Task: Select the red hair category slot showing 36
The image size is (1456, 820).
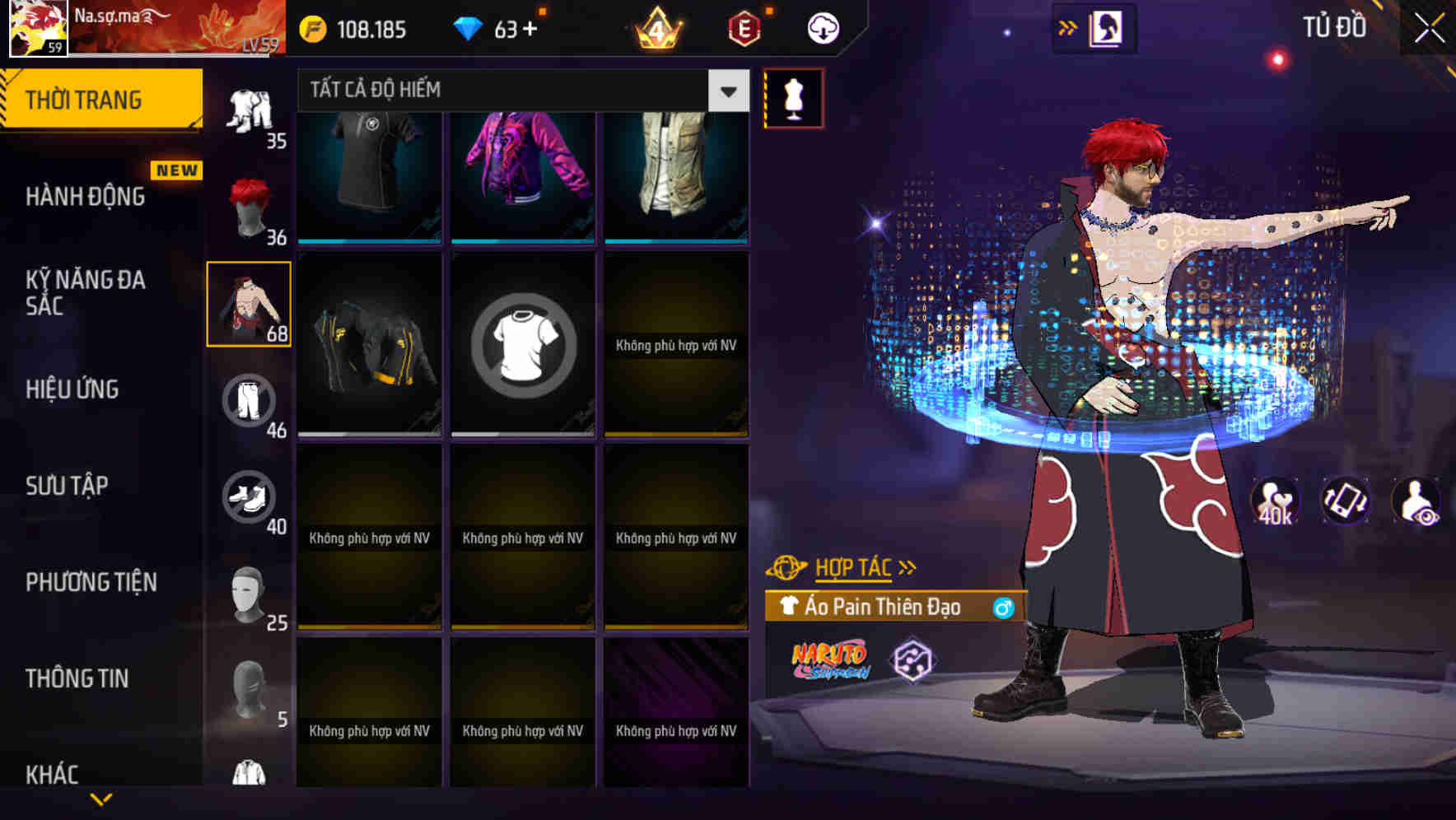Action: coord(250,206)
